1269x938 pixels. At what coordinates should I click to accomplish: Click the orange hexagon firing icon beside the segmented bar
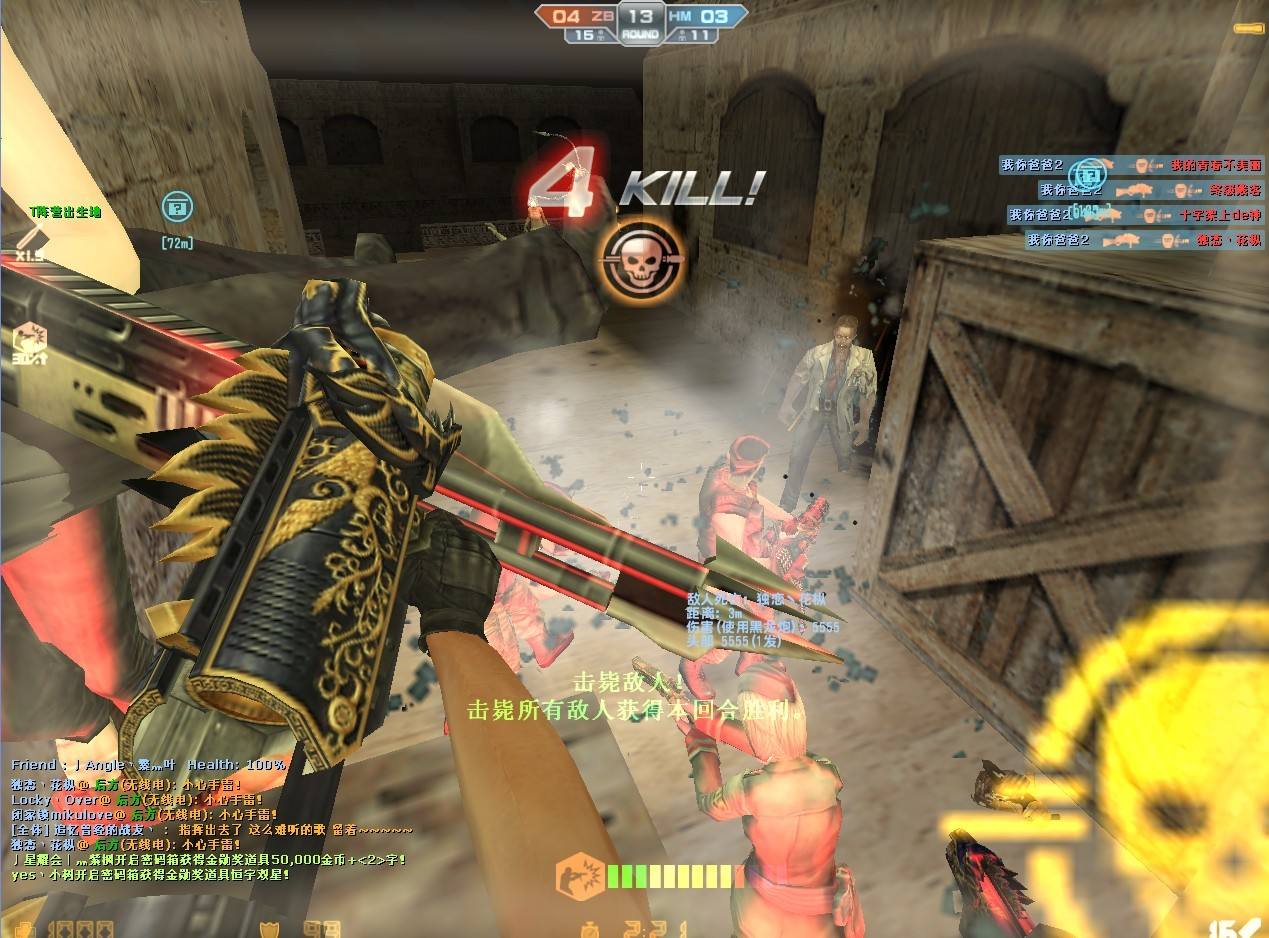[x=577, y=876]
